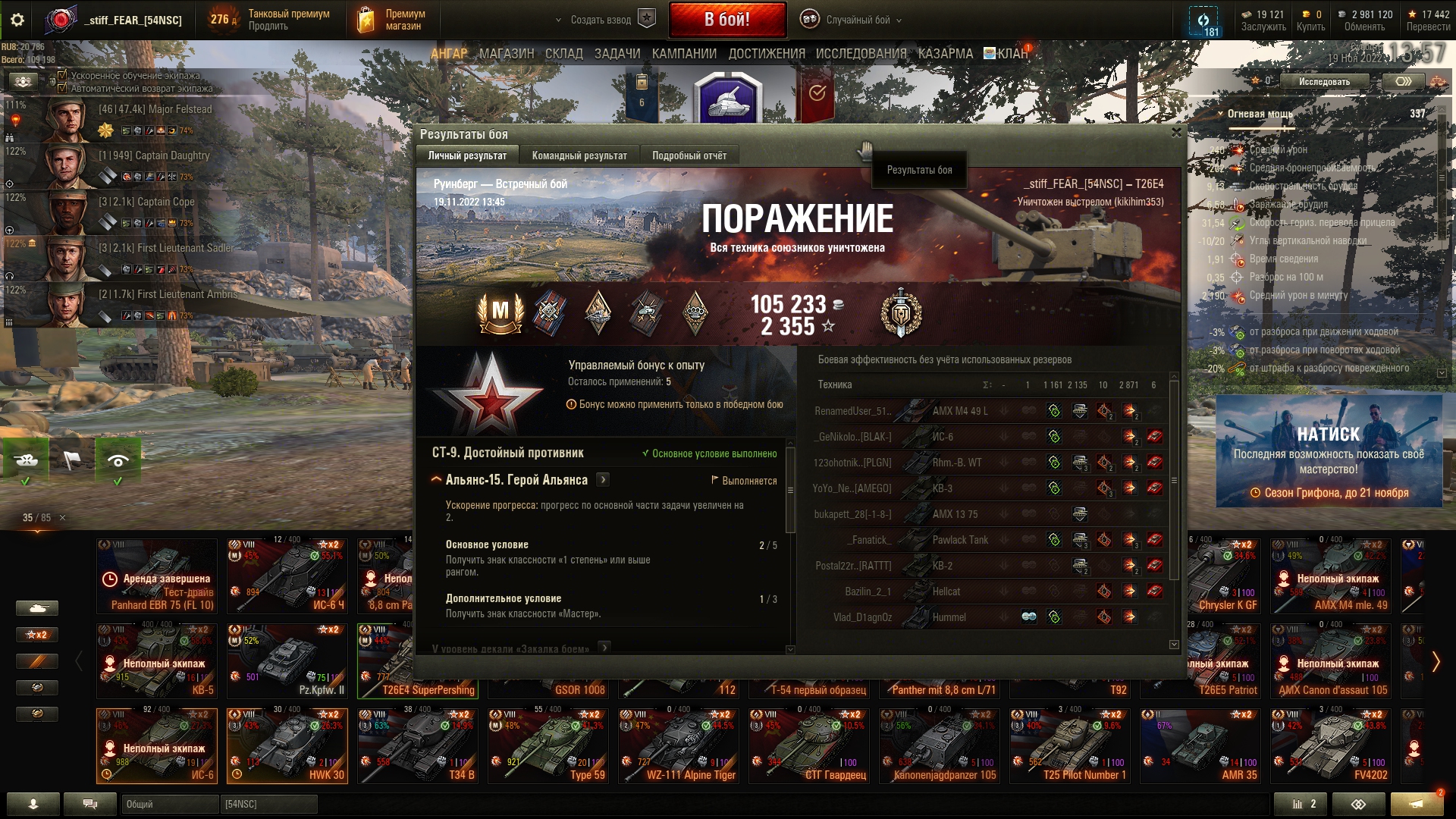The width and height of the screenshot is (1456, 819).
Task: Start battle with the В бой! button
Action: click(x=726, y=20)
